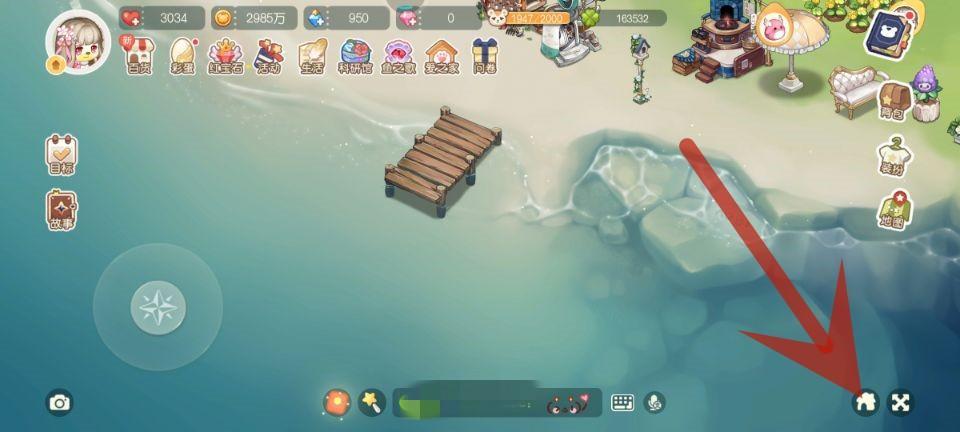960x432 pixels.
Task: Open the player avatar profile
Action: (x=77, y=43)
